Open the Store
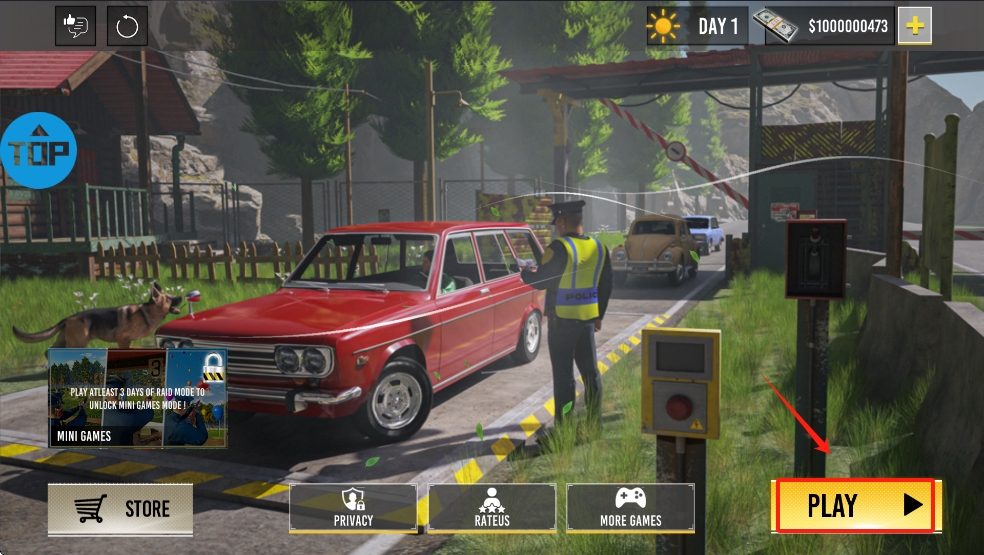The height and width of the screenshot is (555, 984). pos(120,509)
